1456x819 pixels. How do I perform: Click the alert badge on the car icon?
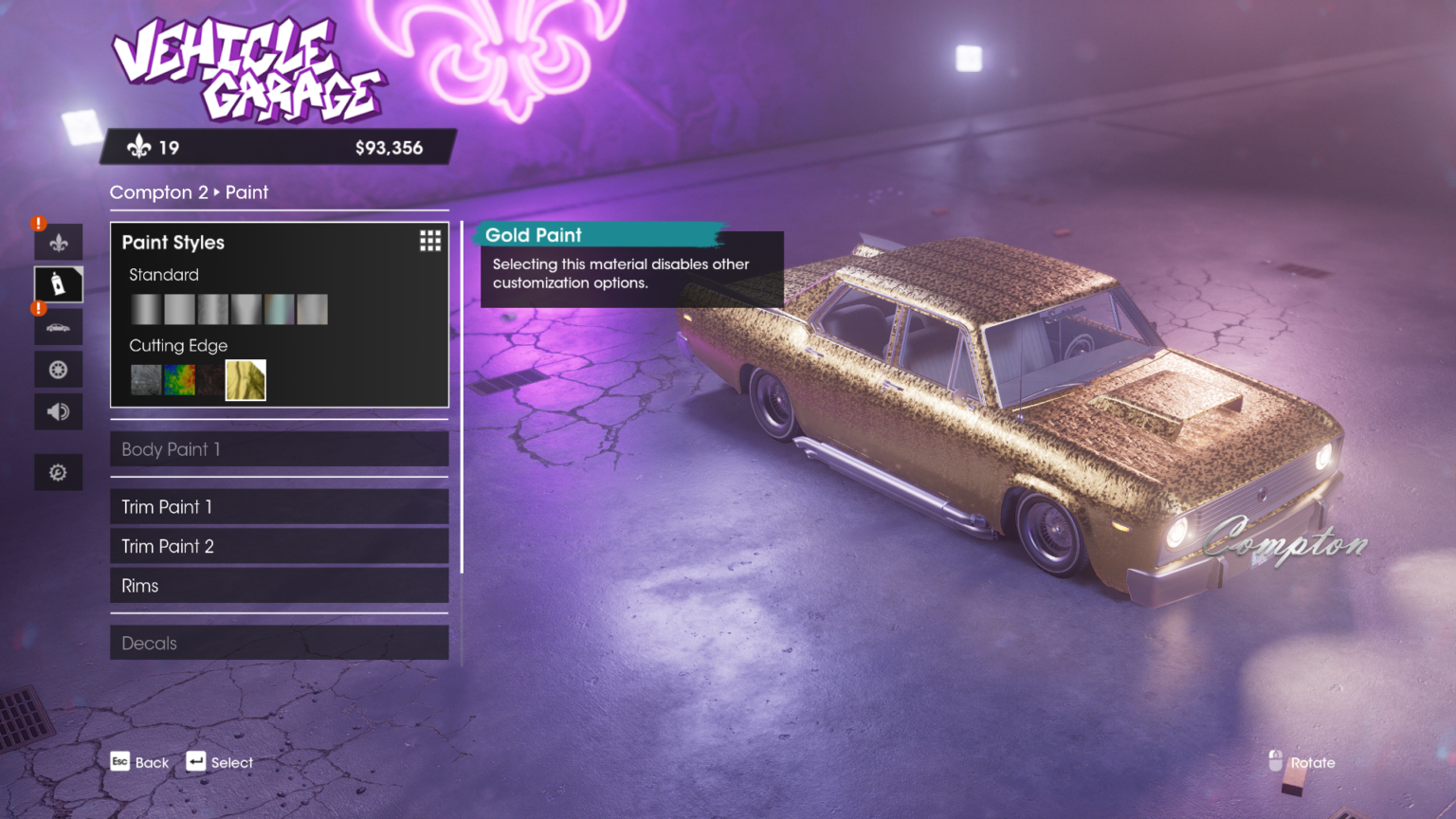click(x=37, y=308)
